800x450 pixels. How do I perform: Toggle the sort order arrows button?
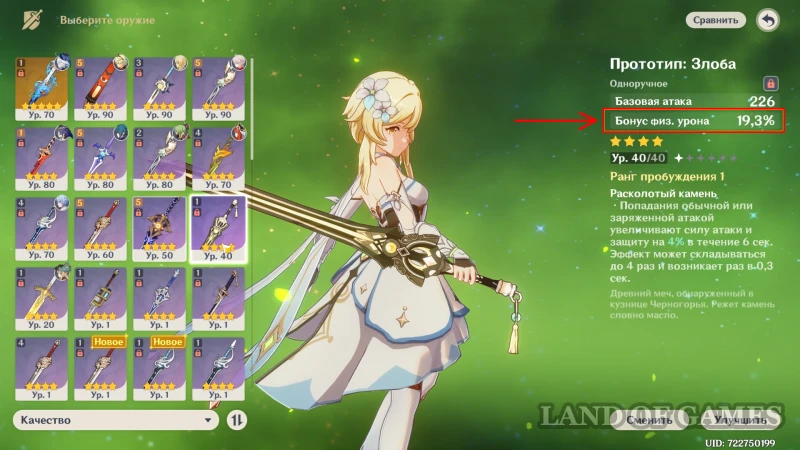237,421
